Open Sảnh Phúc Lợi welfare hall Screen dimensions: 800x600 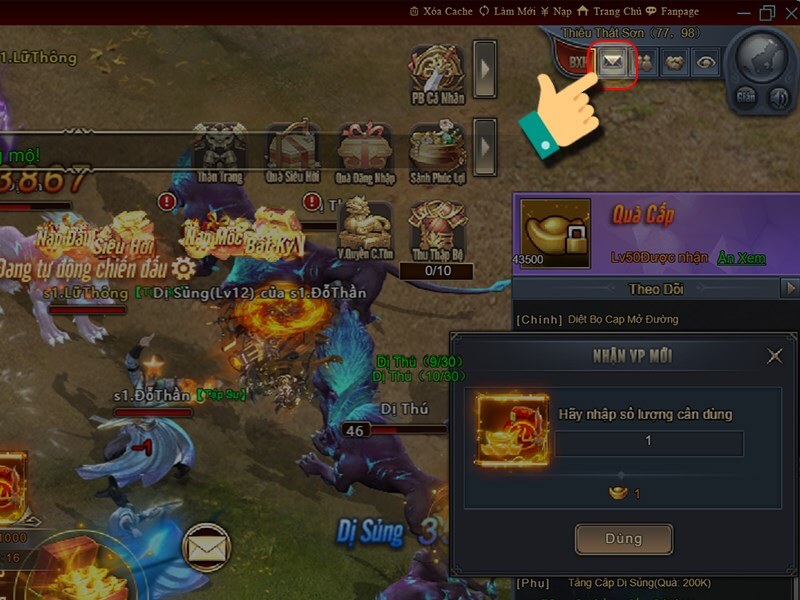(438, 150)
